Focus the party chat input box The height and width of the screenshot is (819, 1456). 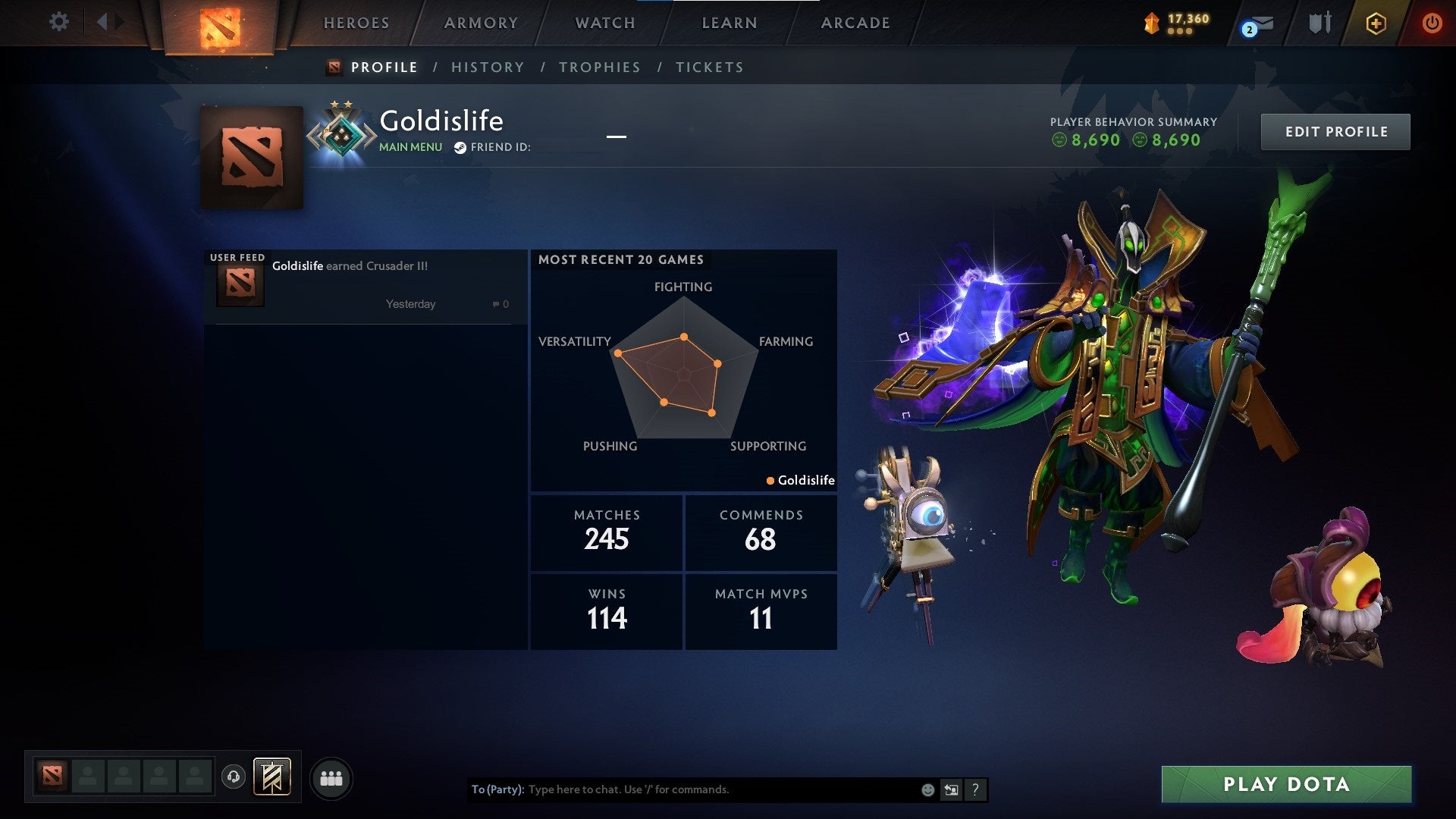(720, 789)
